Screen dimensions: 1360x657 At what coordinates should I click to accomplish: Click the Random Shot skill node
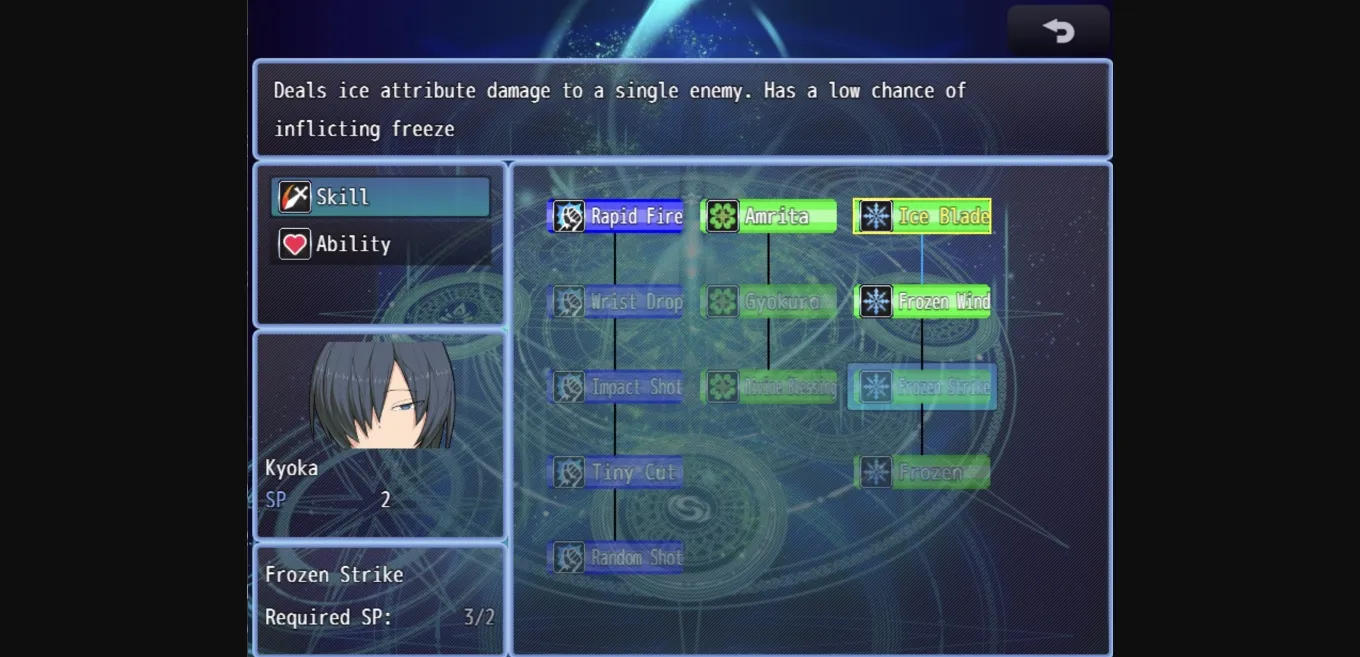point(616,557)
